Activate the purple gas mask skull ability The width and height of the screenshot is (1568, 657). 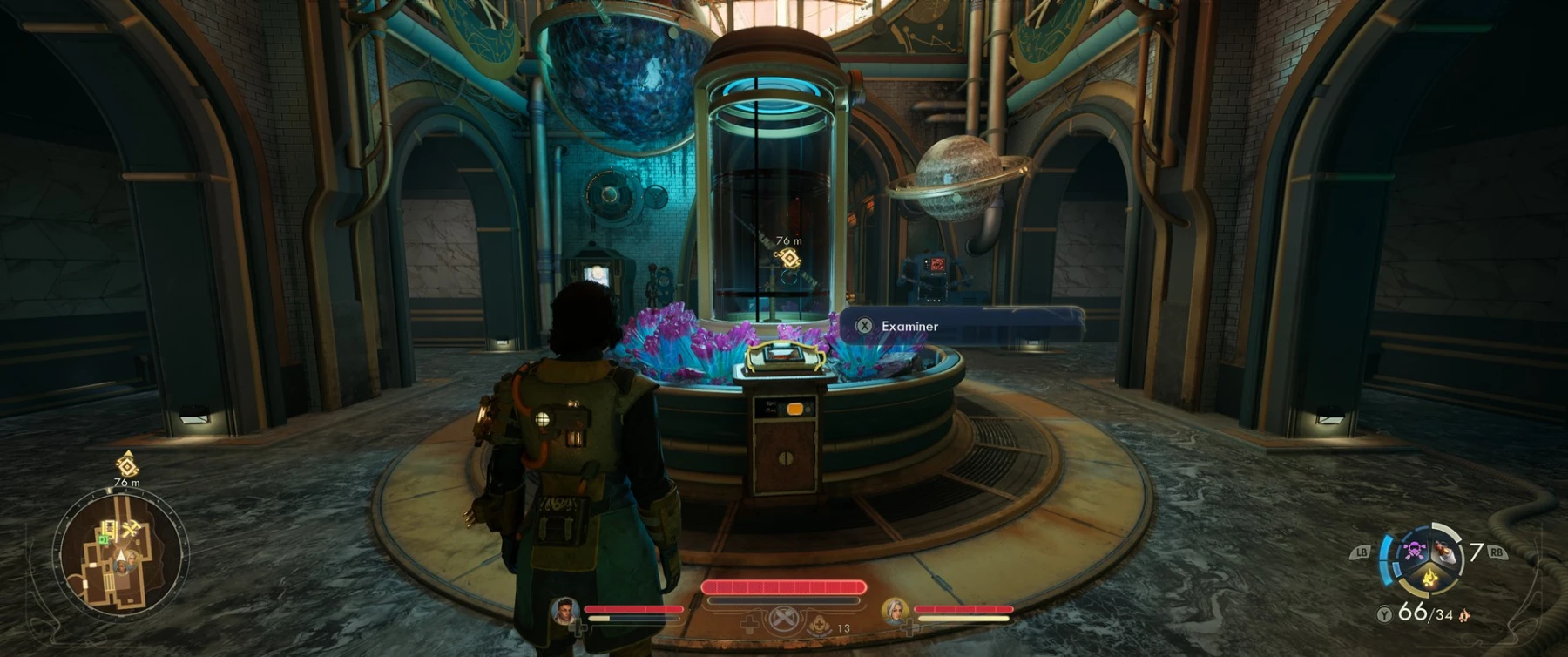pyautogui.click(x=1413, y=551)
